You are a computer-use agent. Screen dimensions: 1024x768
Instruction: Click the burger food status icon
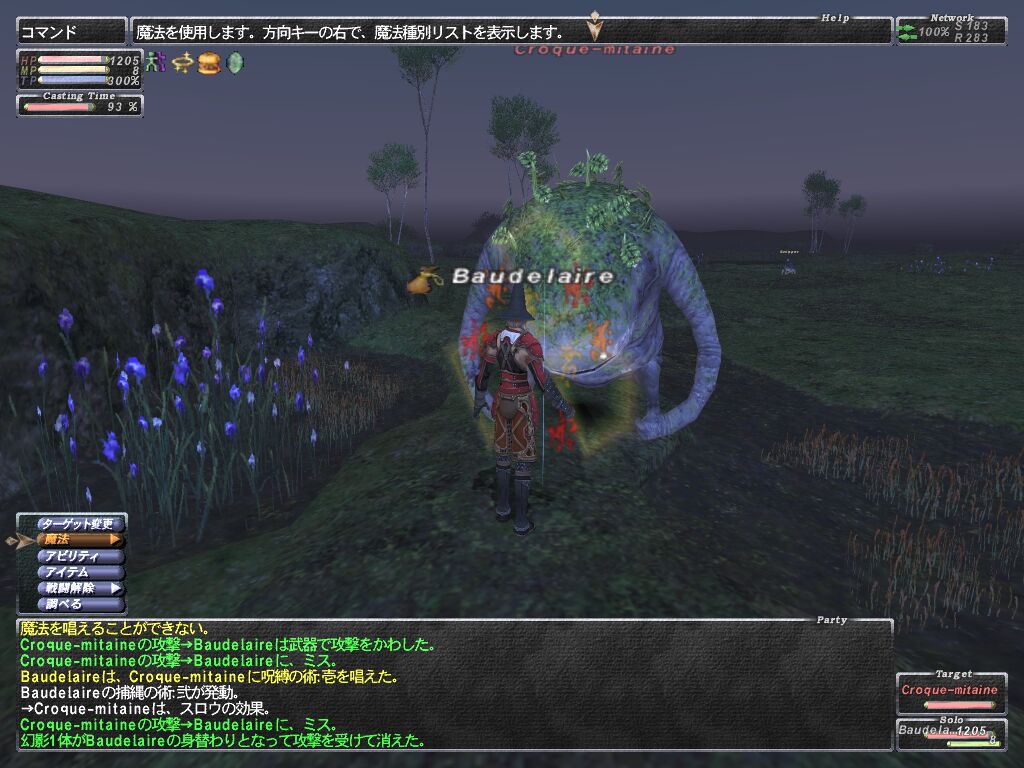[x=209, y=63]
